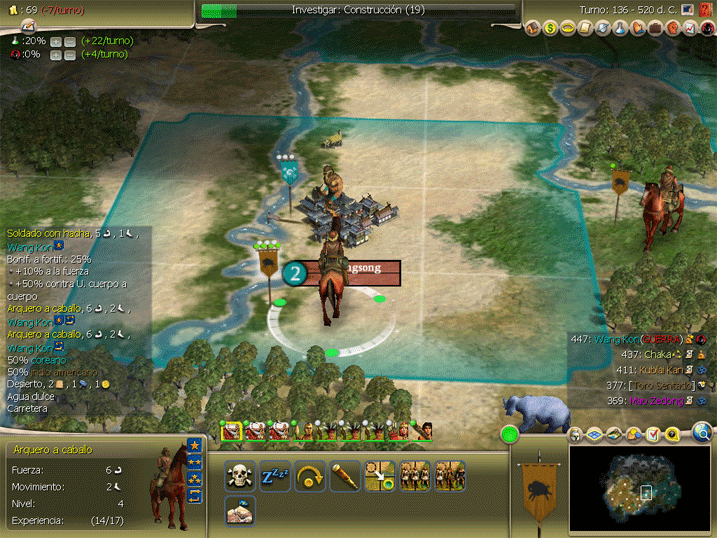Image resolution: width=717 pixels, height=538 pixels.
Task: Open the domestic advisor house icon
Action: 532,28
